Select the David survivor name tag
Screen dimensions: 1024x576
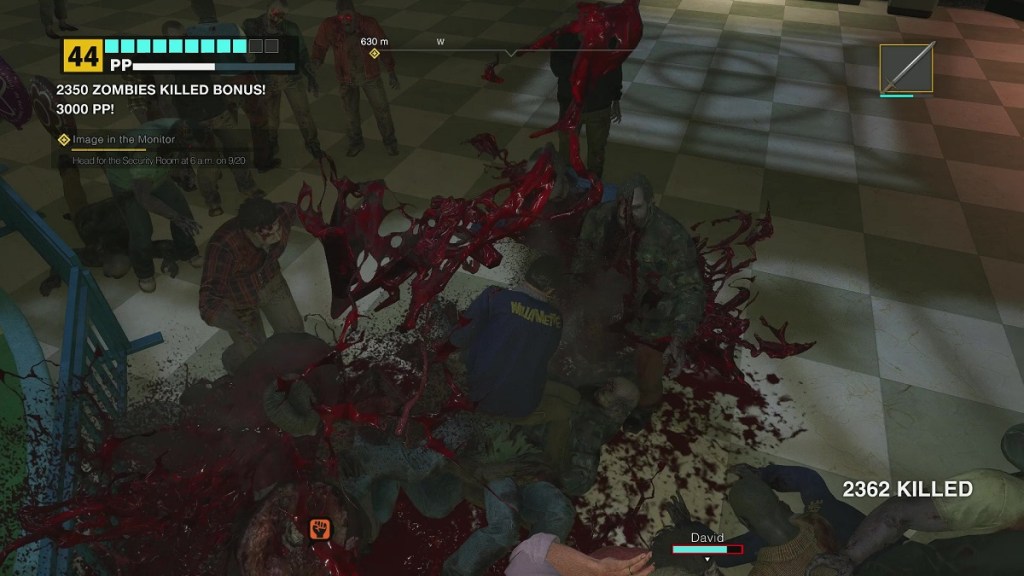[707, 538]
